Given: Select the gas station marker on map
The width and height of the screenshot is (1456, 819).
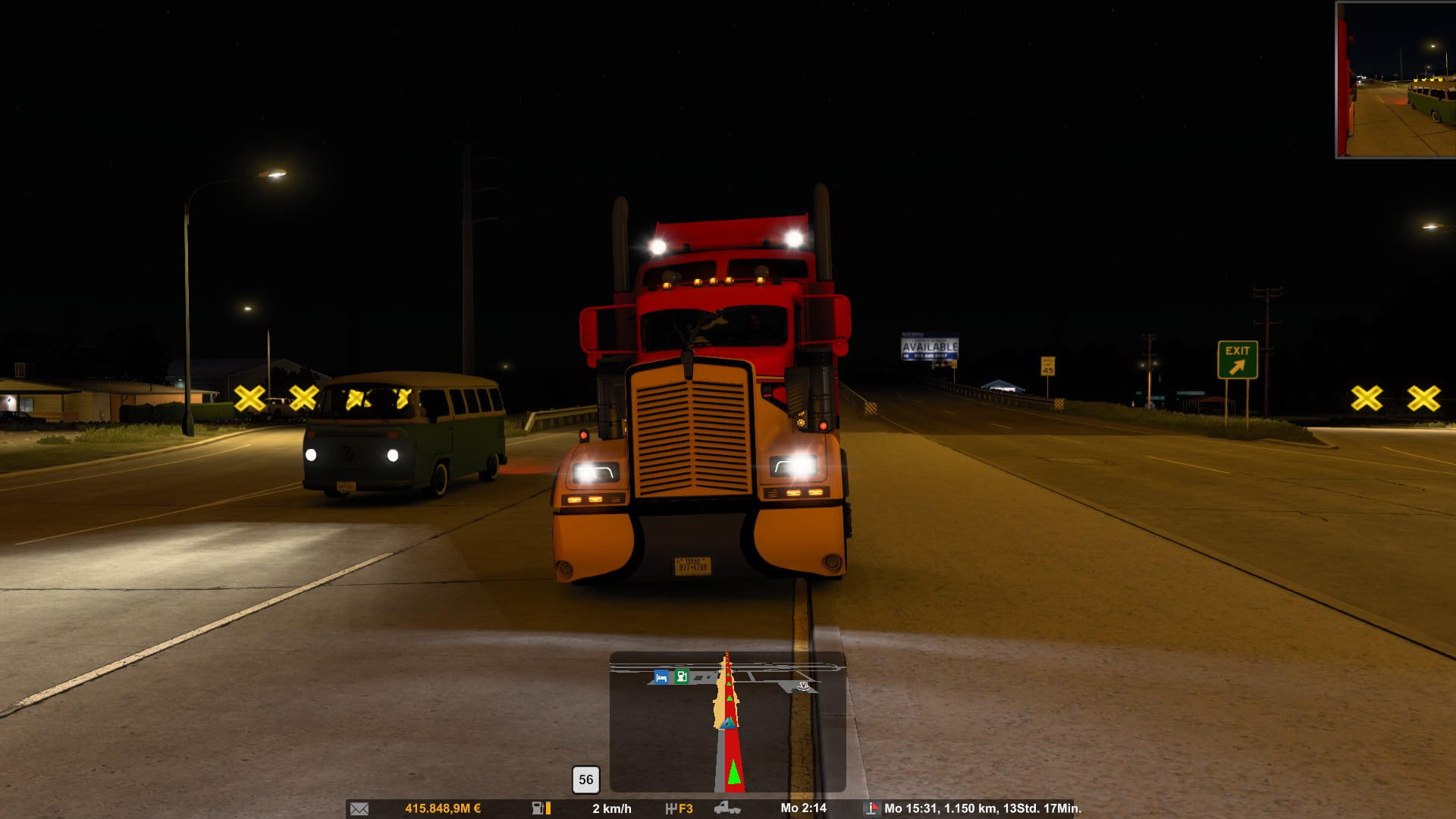Looking at the screenshot, I should pos(681,676).
